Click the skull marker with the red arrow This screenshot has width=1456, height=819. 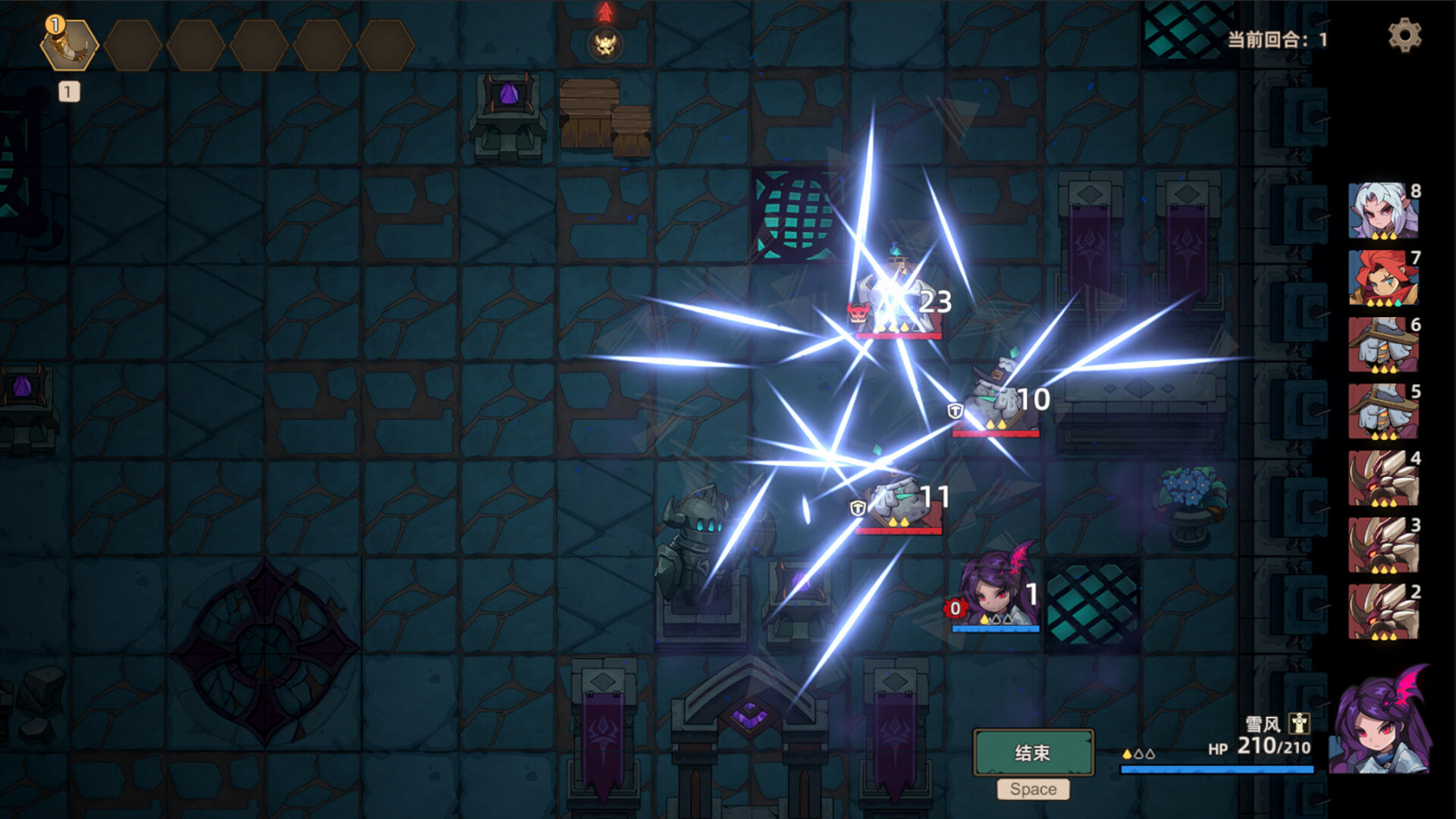point(605,44)
